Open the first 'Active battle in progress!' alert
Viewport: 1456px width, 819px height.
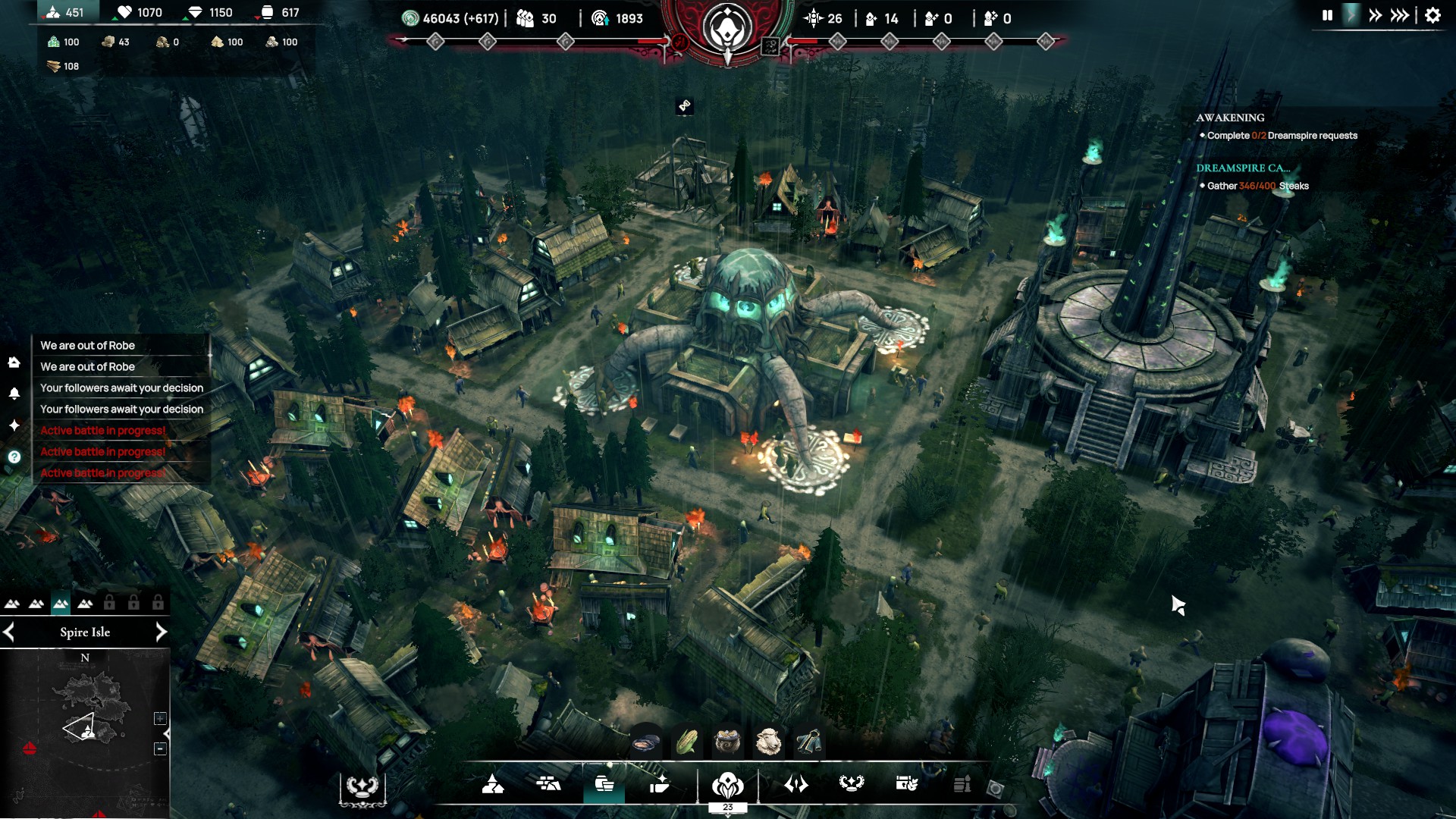point(103,430)
